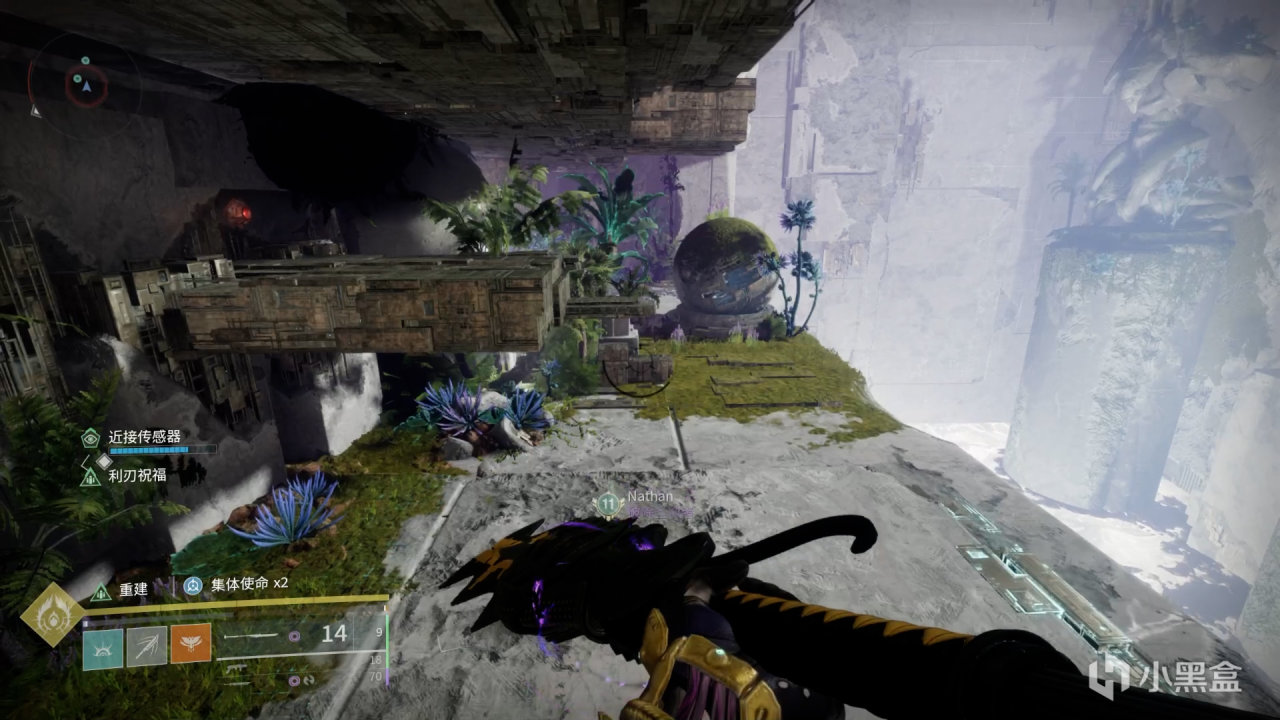Select the golden diamond super ability icon
The image size is (1280, 720).
[52, 613]
